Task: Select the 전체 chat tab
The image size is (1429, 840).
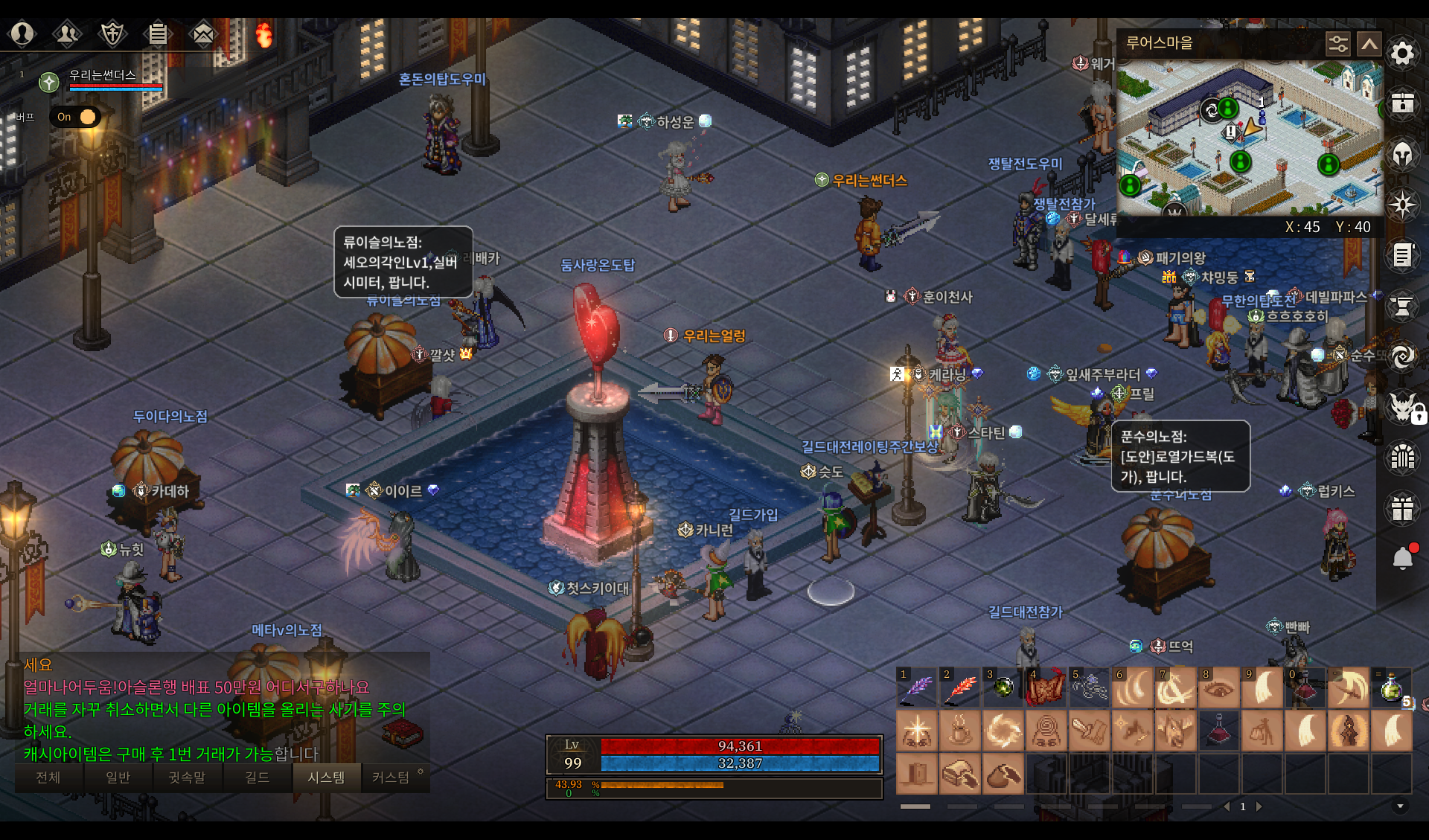Action: 48,778
